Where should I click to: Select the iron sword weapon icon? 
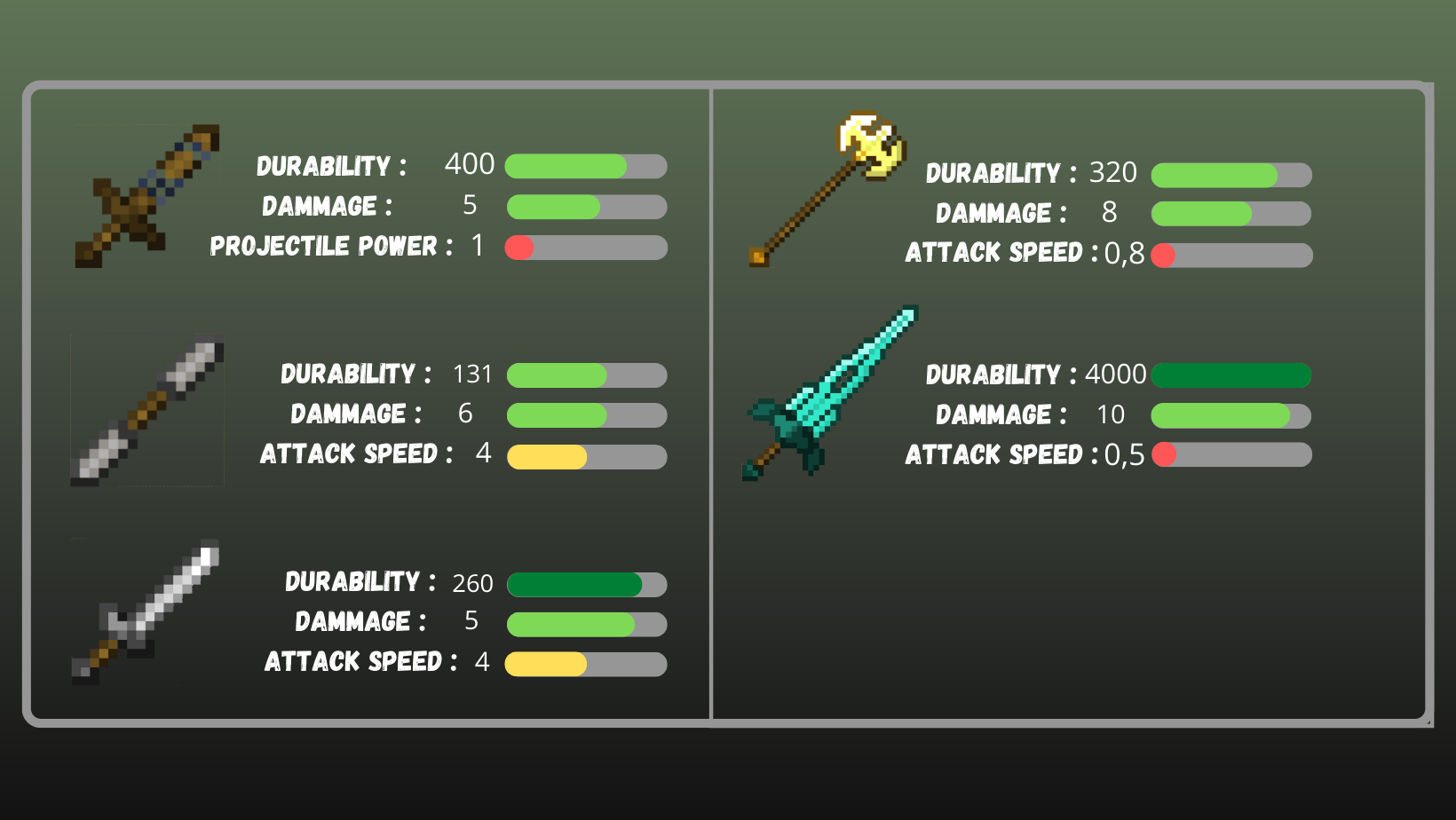(146, 612)
